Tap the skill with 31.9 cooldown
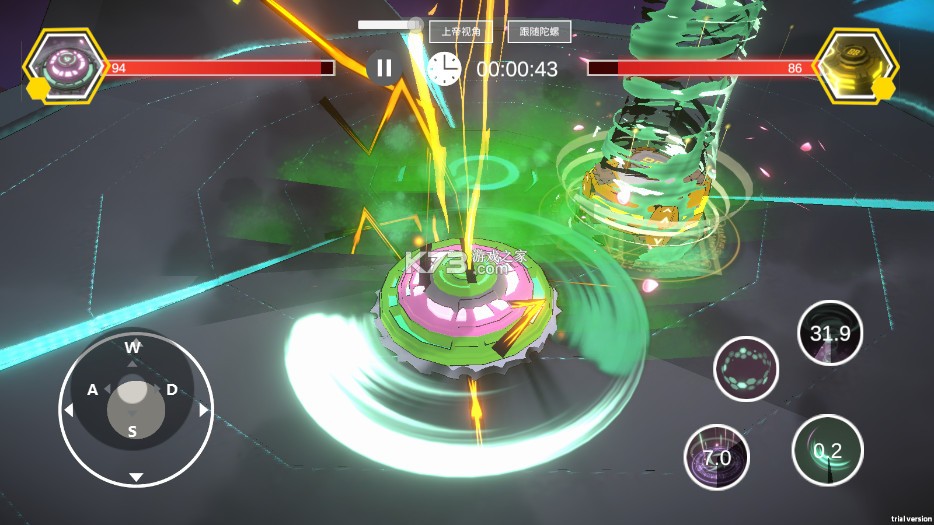Image resolution: width=934 pixels, height=525 pixels. [830, 334]
